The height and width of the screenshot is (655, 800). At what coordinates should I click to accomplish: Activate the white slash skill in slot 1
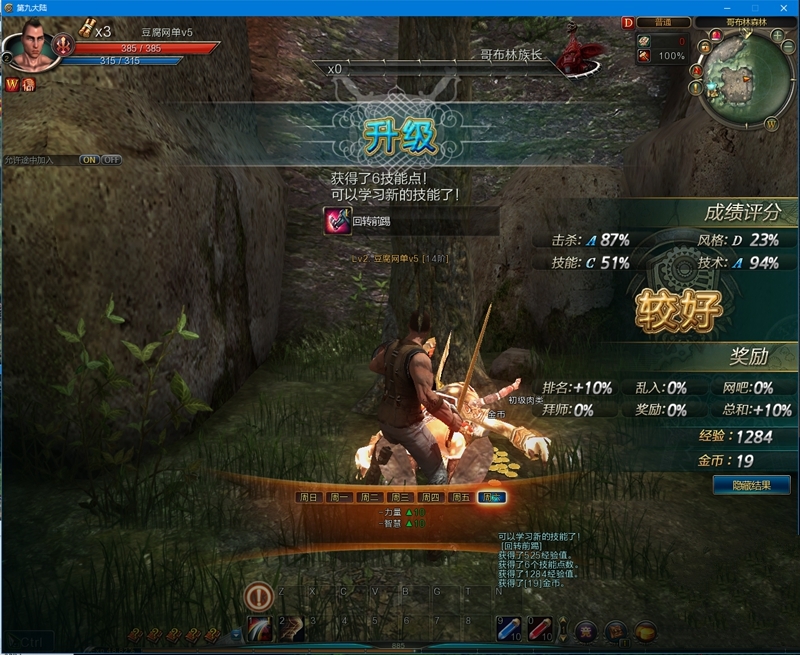(260, 628)
